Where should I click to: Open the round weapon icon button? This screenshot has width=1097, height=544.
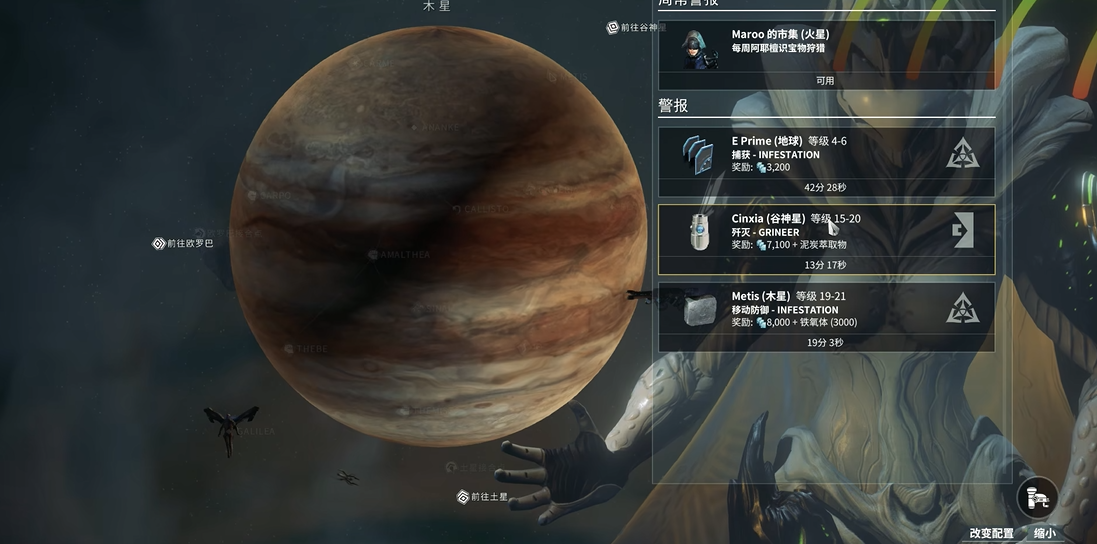pos(1037,497)
